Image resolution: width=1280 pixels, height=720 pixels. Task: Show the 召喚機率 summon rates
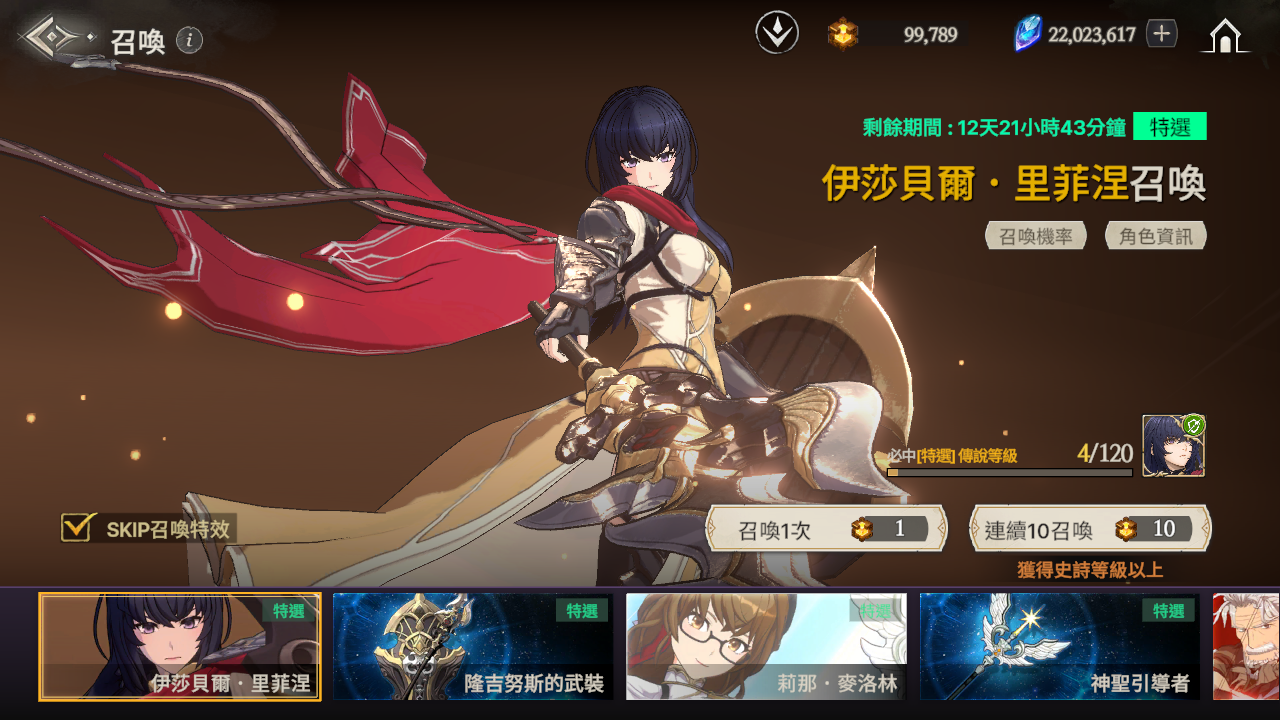(x=1036, y=236)
